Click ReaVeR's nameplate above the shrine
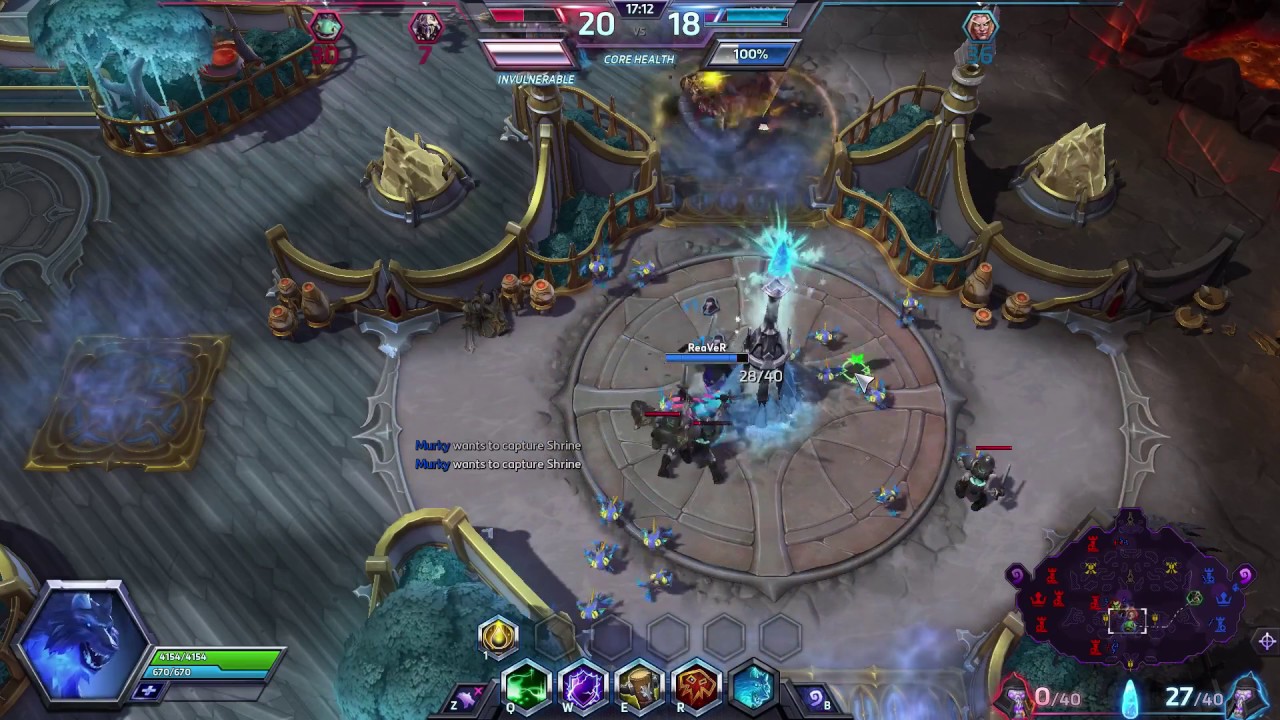The width and height of the screenshot is (1280, 720). pos(708,349)
